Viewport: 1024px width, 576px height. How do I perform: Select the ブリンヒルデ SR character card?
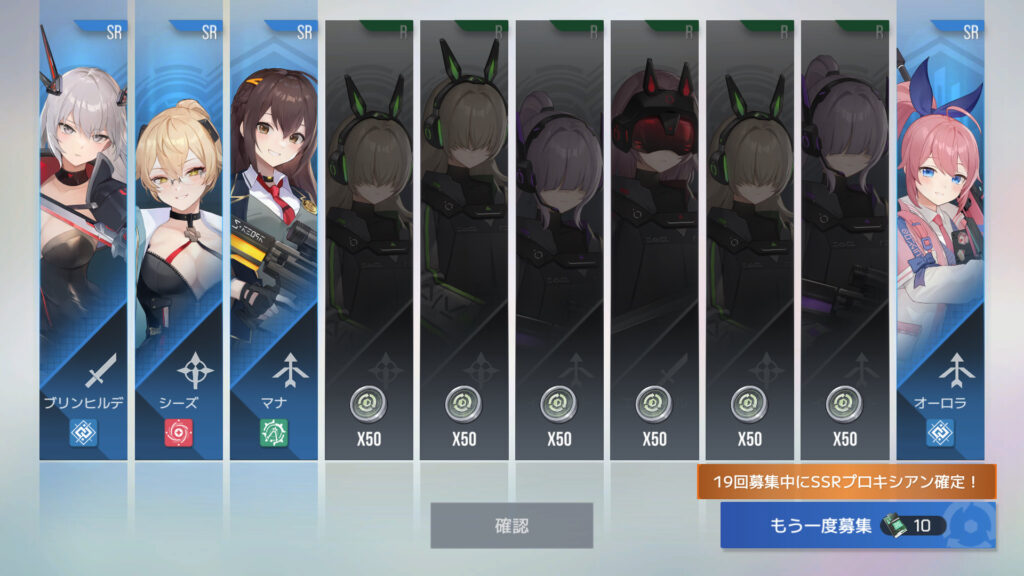[83, 240]
